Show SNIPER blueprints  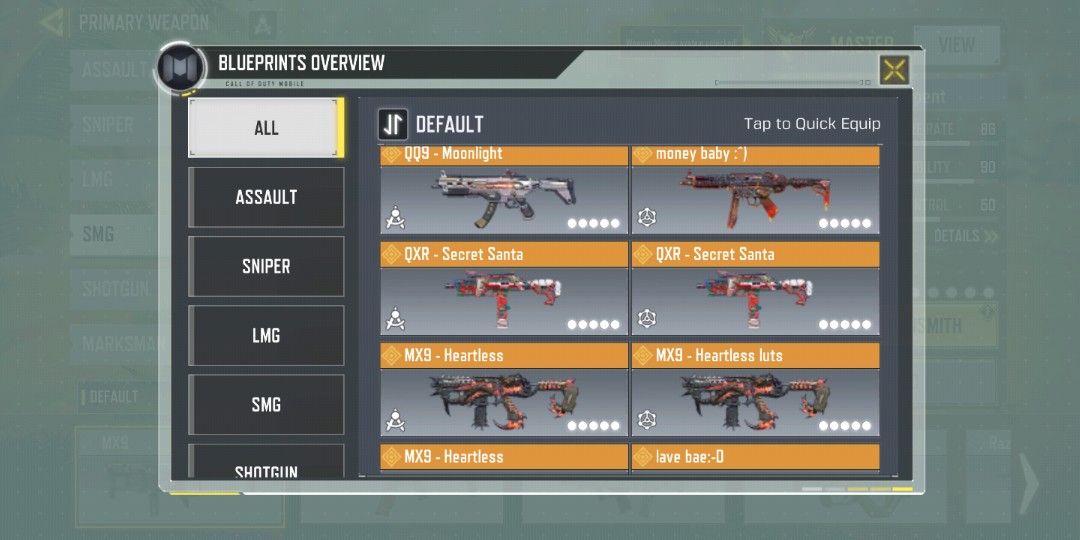(x=266, y=266)
